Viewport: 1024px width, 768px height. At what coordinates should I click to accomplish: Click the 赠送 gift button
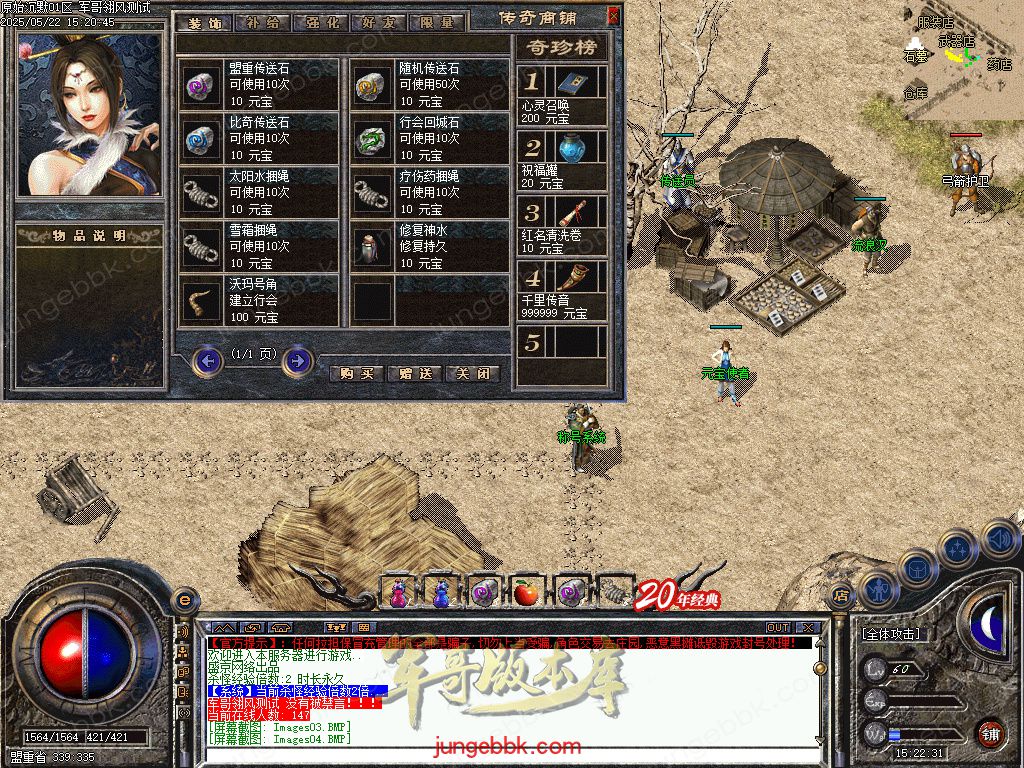click(414, 373)
